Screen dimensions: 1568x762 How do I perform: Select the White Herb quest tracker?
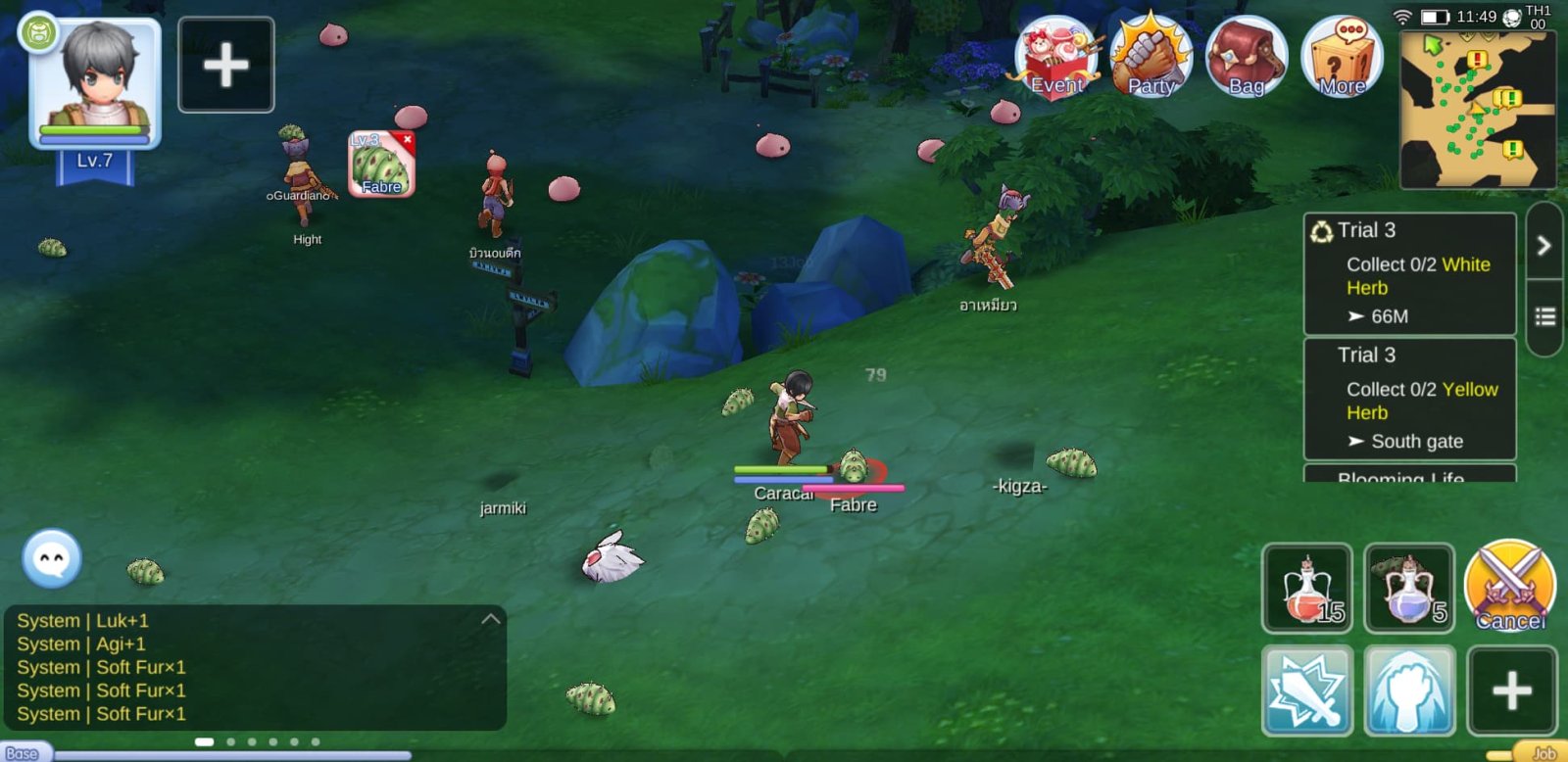1409,274
